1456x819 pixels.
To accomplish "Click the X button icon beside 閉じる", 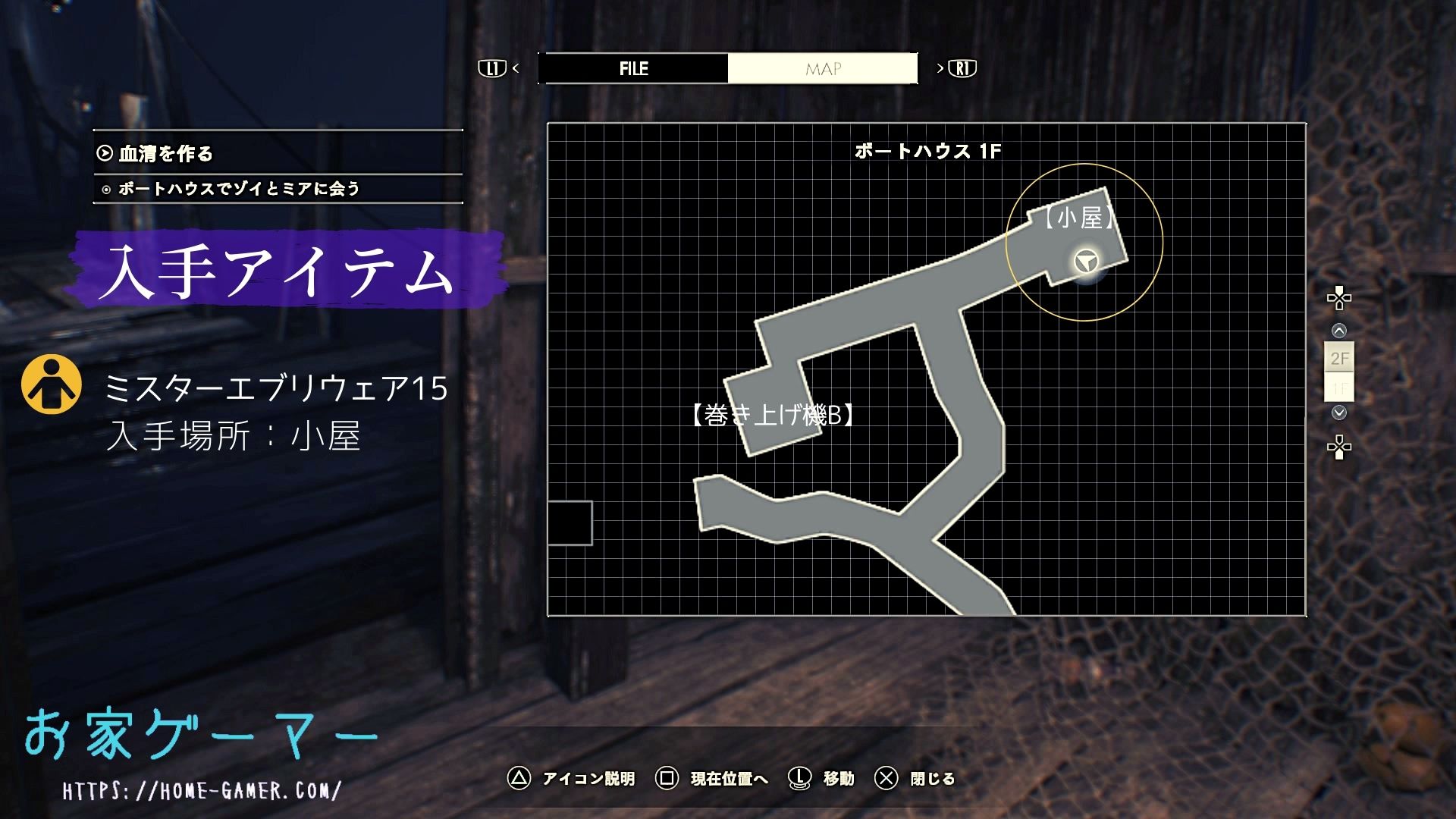I will [x=886, y=779].
